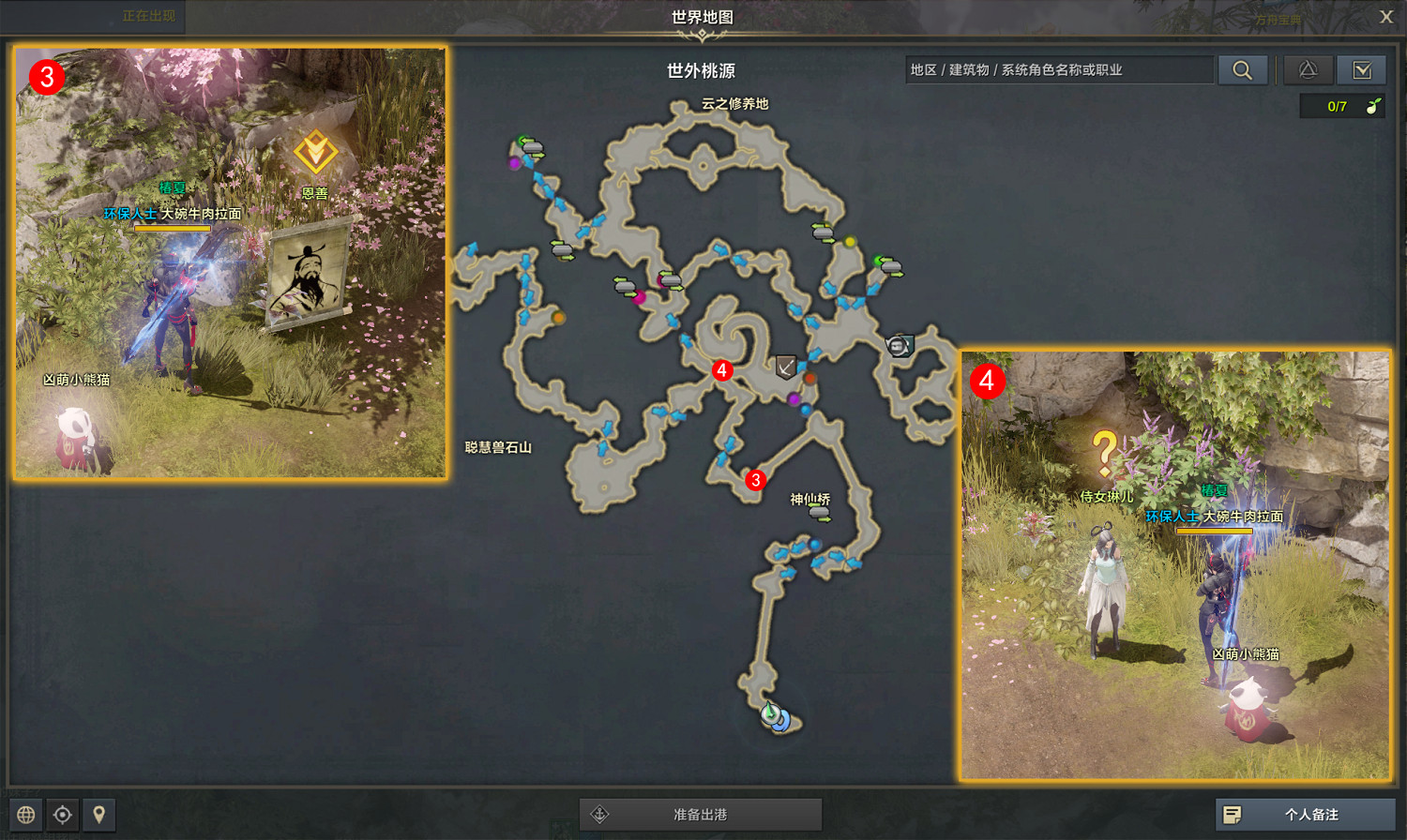Image resolution: width=1407 pixels, height=840 pixels.
Task: Click the anchor icon on the 准备出港 button
Action: 599,814
